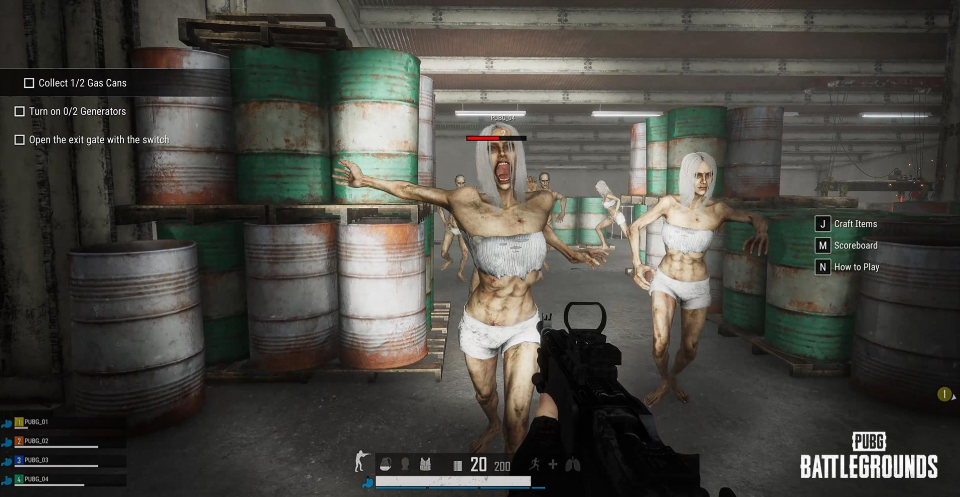The image size is (960, 497).
Task: Click the running sprint boost icon
Action: click(535, 464)
